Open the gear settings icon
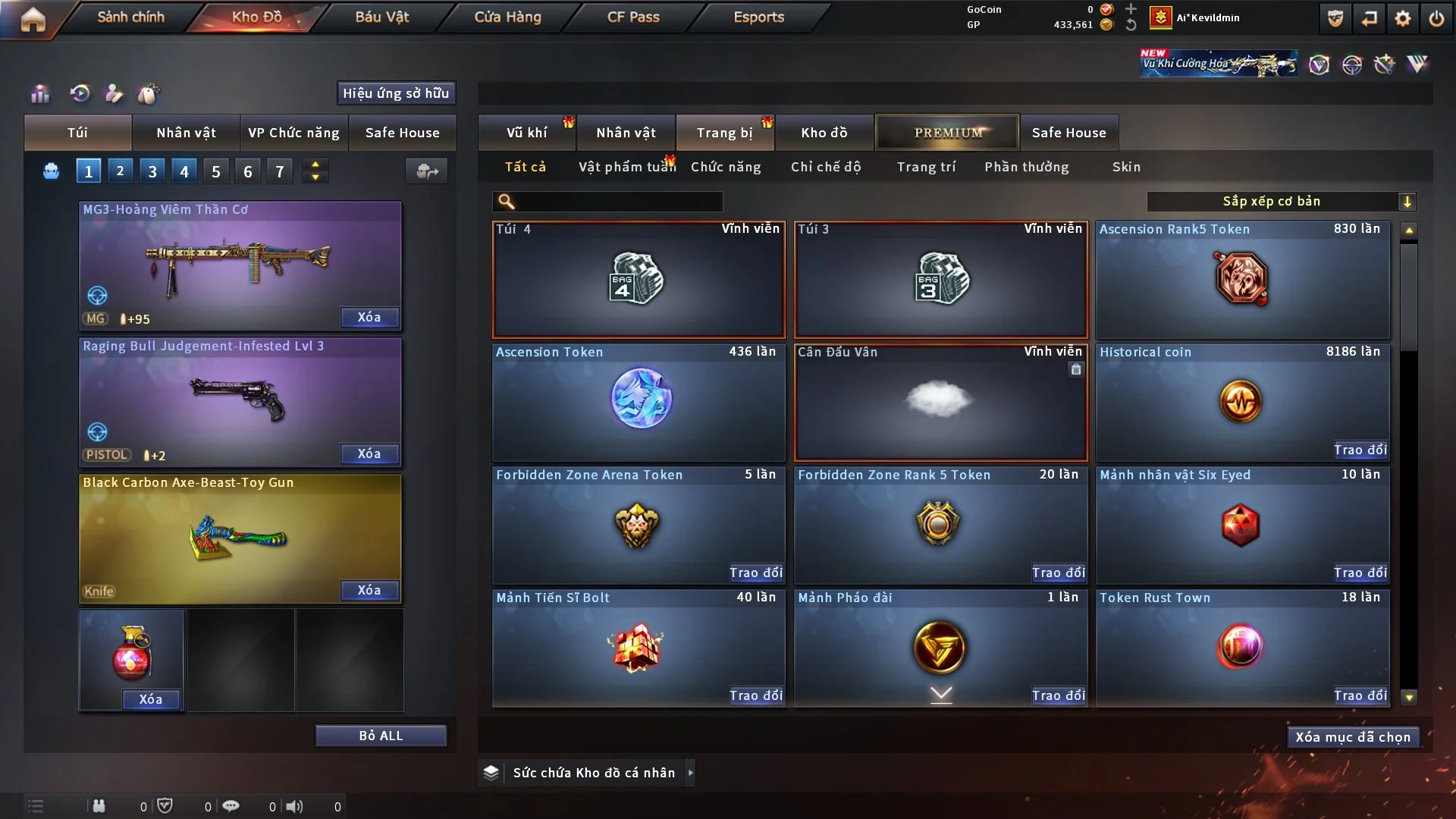Viewport: 1456px width, 819px height. click(1403, 18)
